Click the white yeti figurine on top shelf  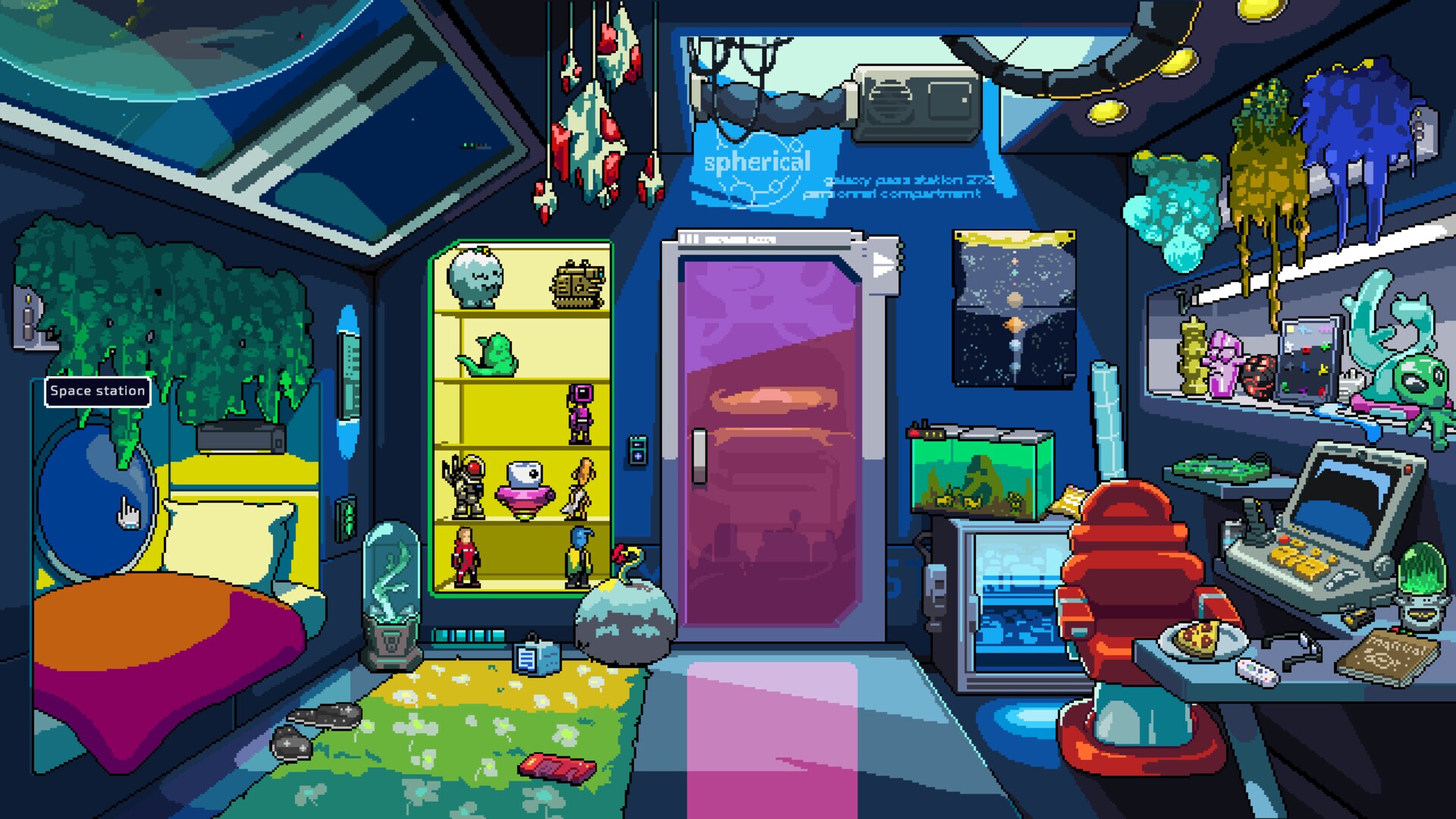475,281
